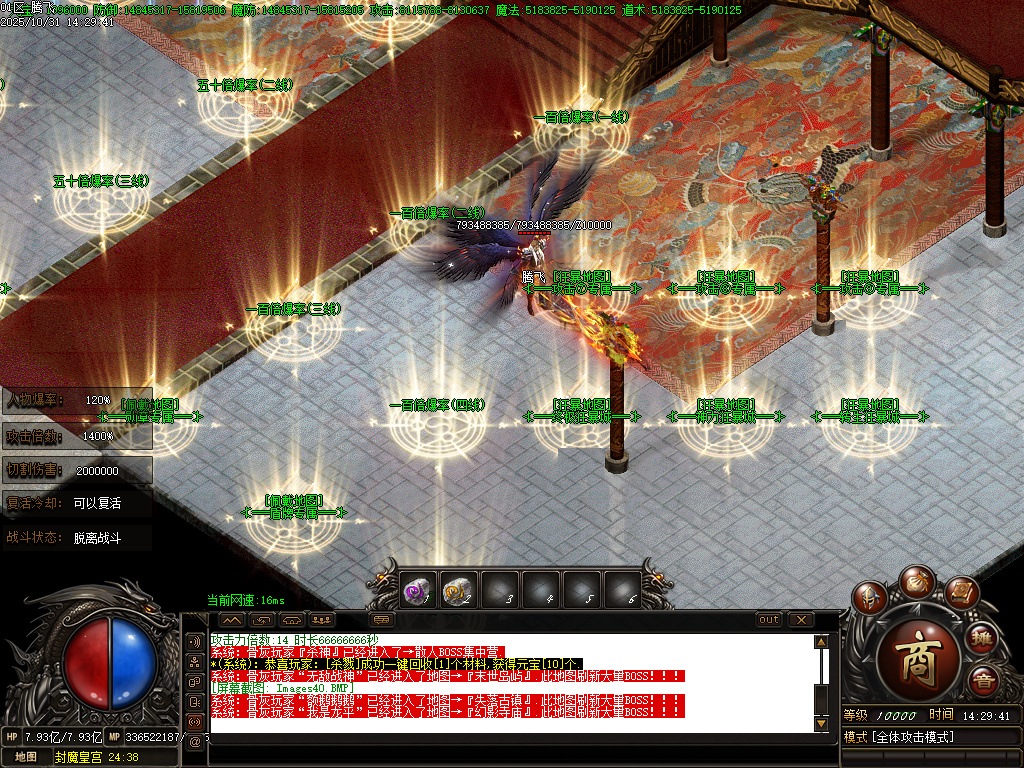Toggle the highlighted broadcast channel icon
The width and height of the screenshot is (1024, 768).
point(195,721)
